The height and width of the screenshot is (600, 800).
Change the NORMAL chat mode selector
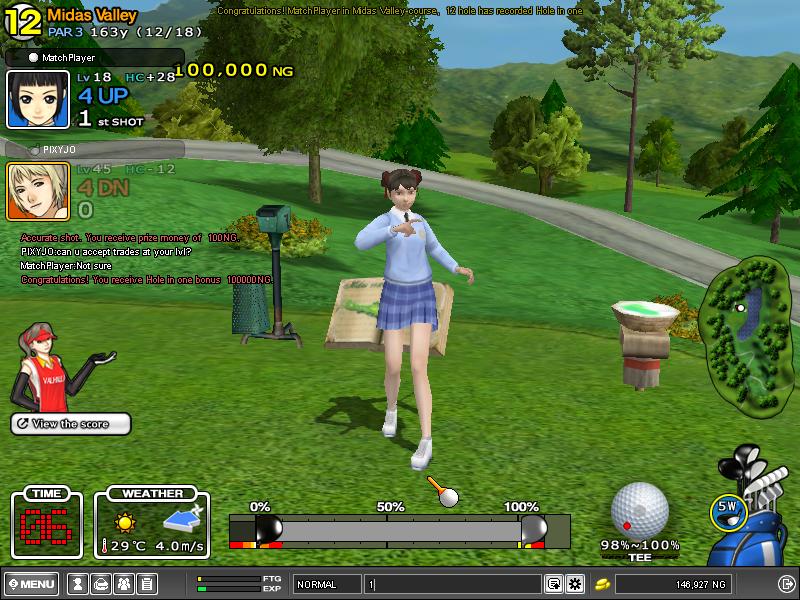click(327, 584)
